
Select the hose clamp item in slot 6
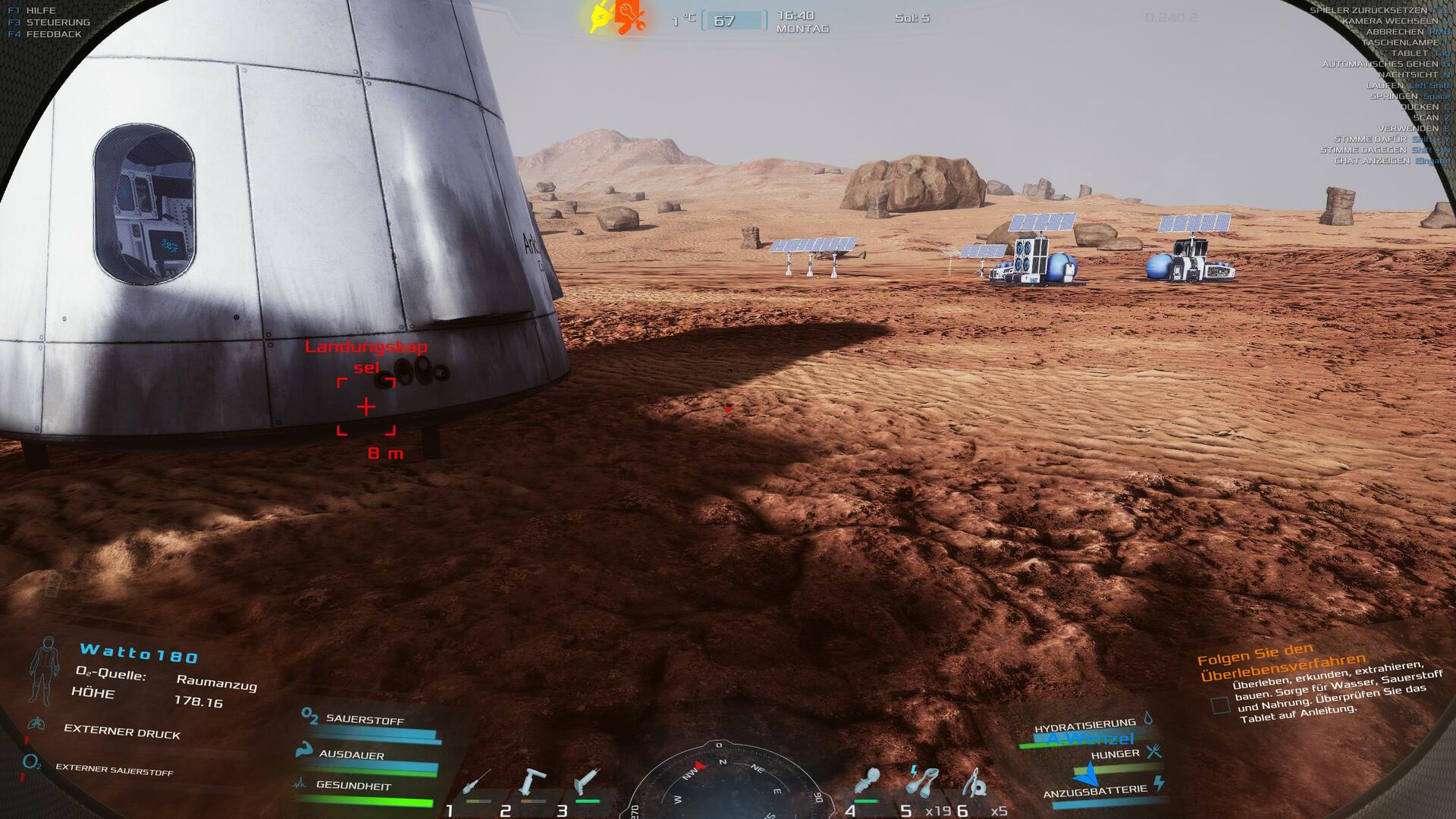[977, 782]
